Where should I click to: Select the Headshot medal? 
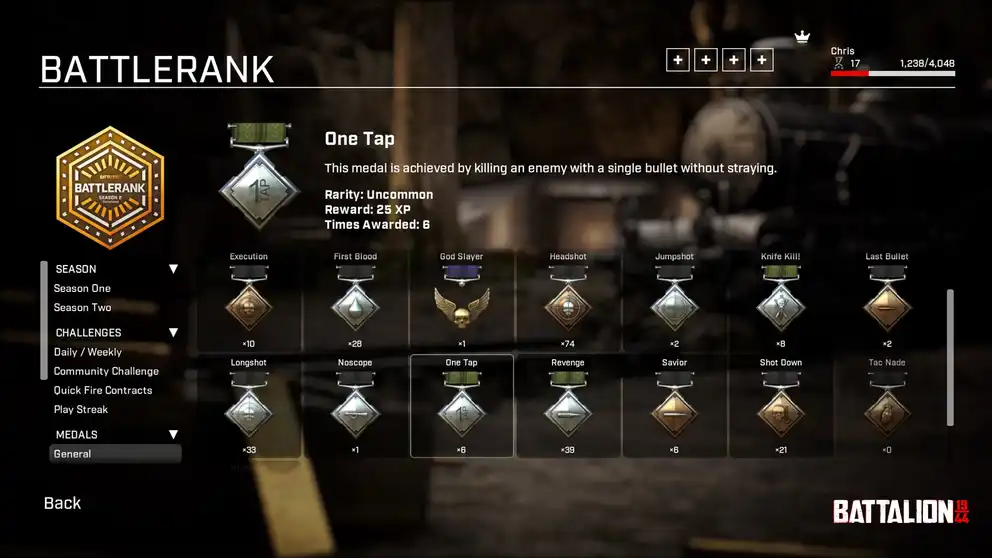point(568,303)
